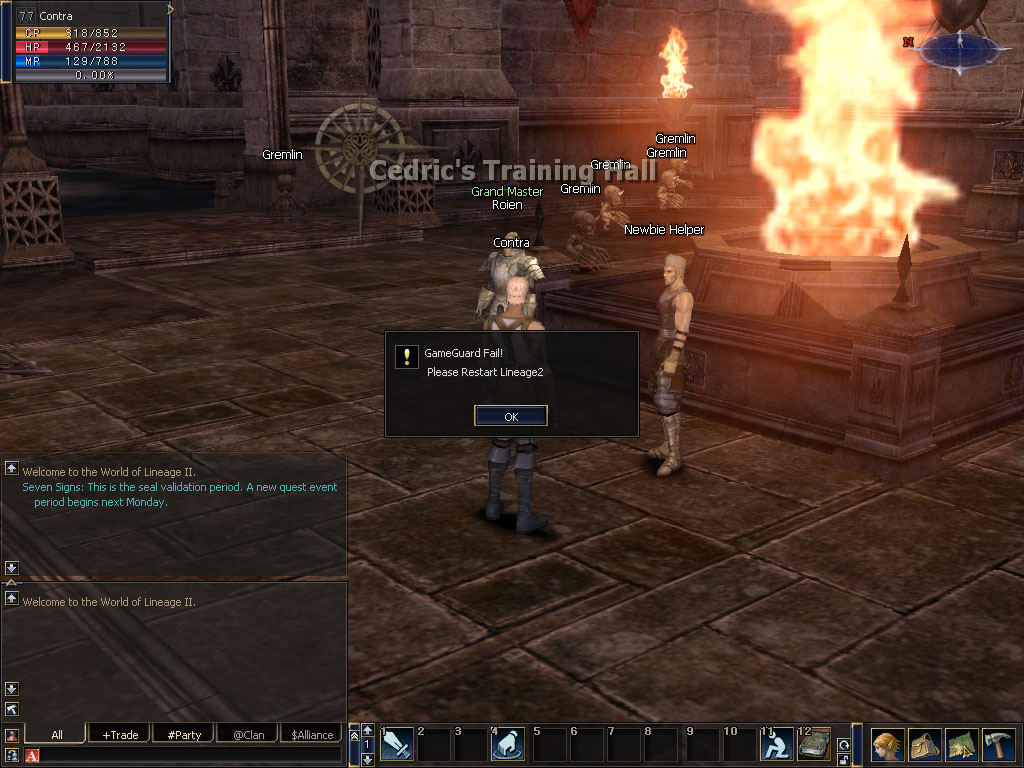Viewport: 1024px width, 768px height.
Task: Use the book item in slot 12
Action: pyautogui.click(x=814, y=745)
